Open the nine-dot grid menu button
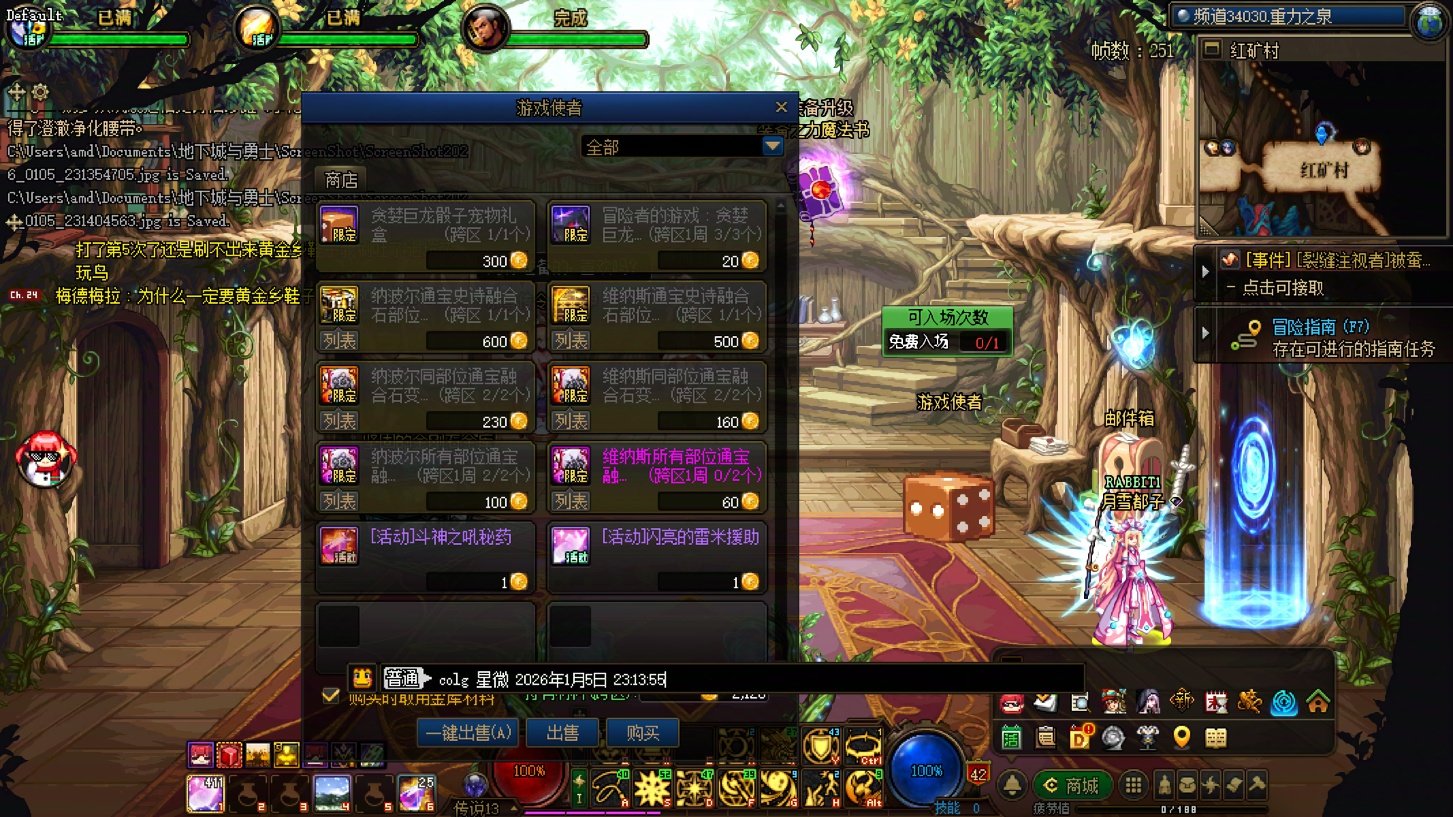 coord(1132,785)
